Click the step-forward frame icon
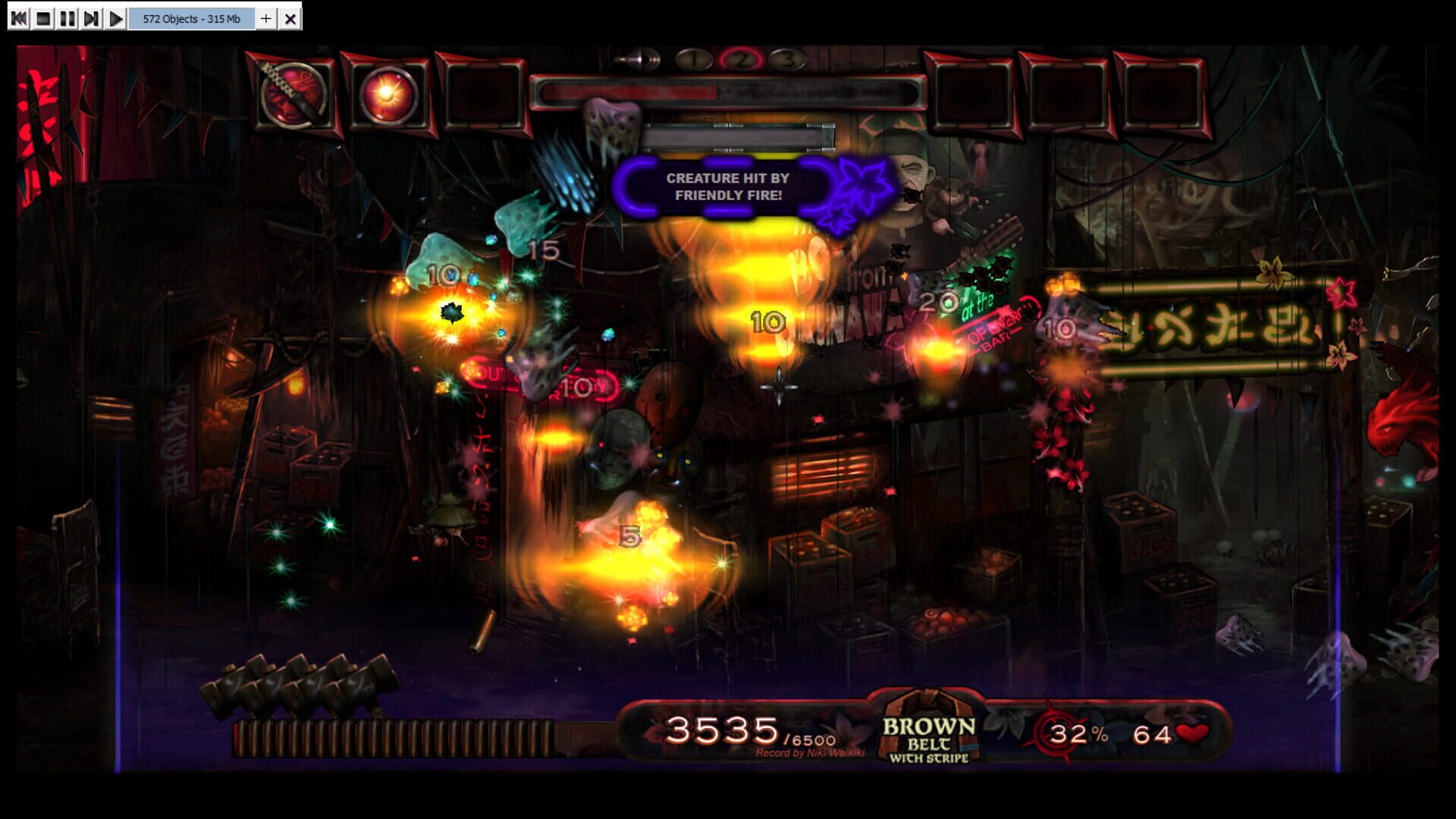Screen dimensions: 1456x819 91,18
